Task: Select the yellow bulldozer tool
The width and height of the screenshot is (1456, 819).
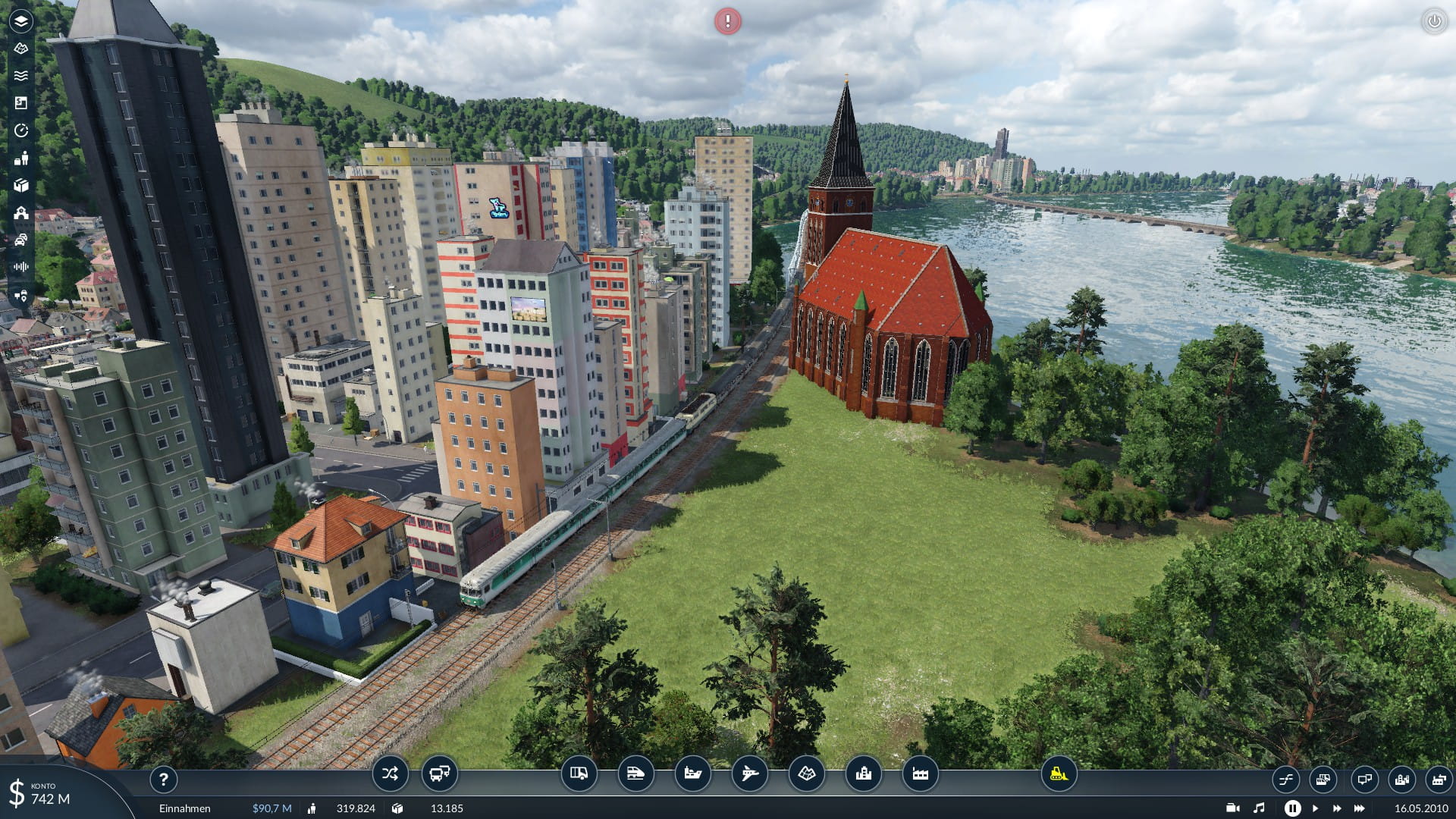Action: pos(1059,774)
